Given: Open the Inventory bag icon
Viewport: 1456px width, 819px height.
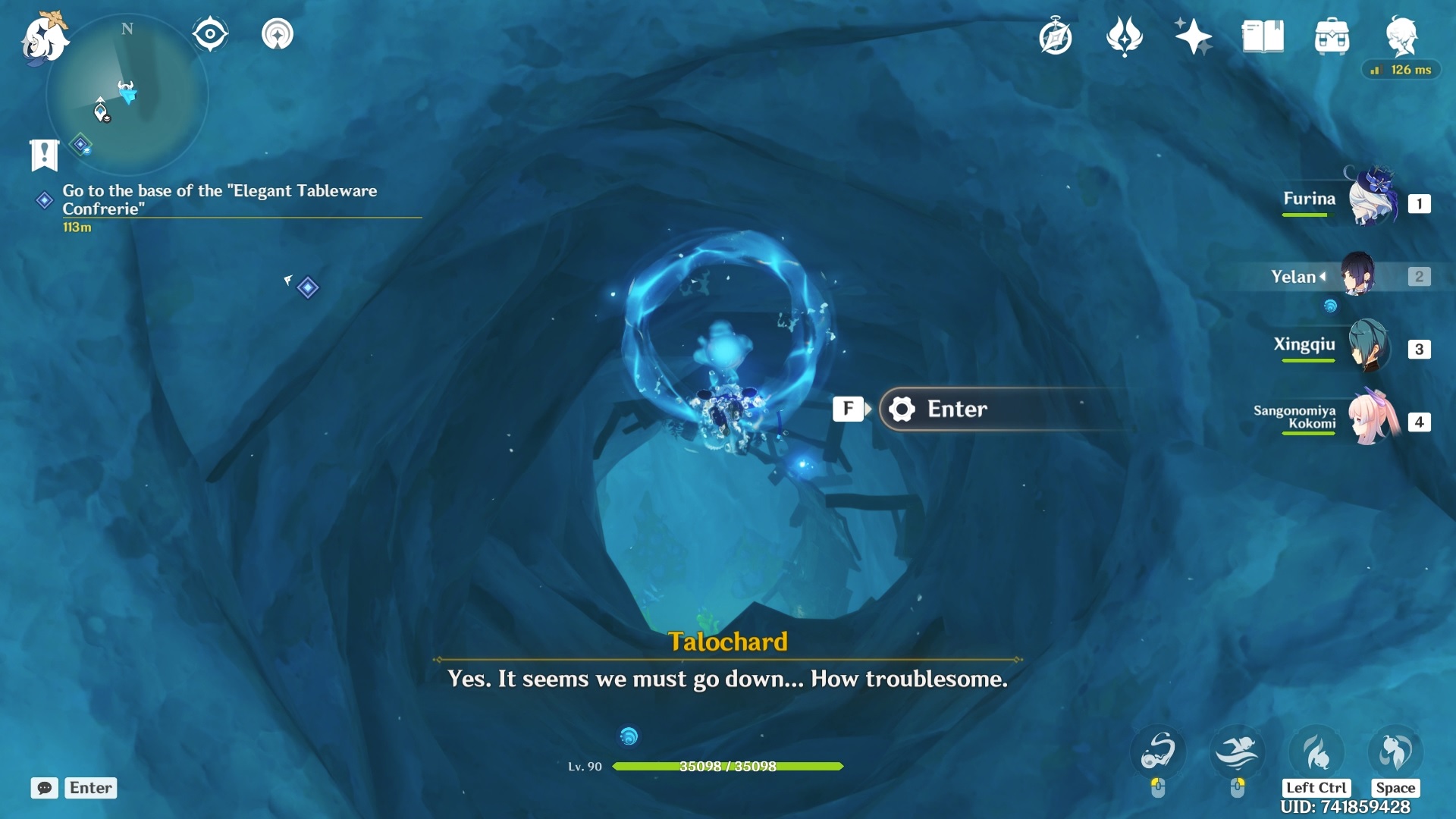Looking at the screenshot, I should point(1332,35).
